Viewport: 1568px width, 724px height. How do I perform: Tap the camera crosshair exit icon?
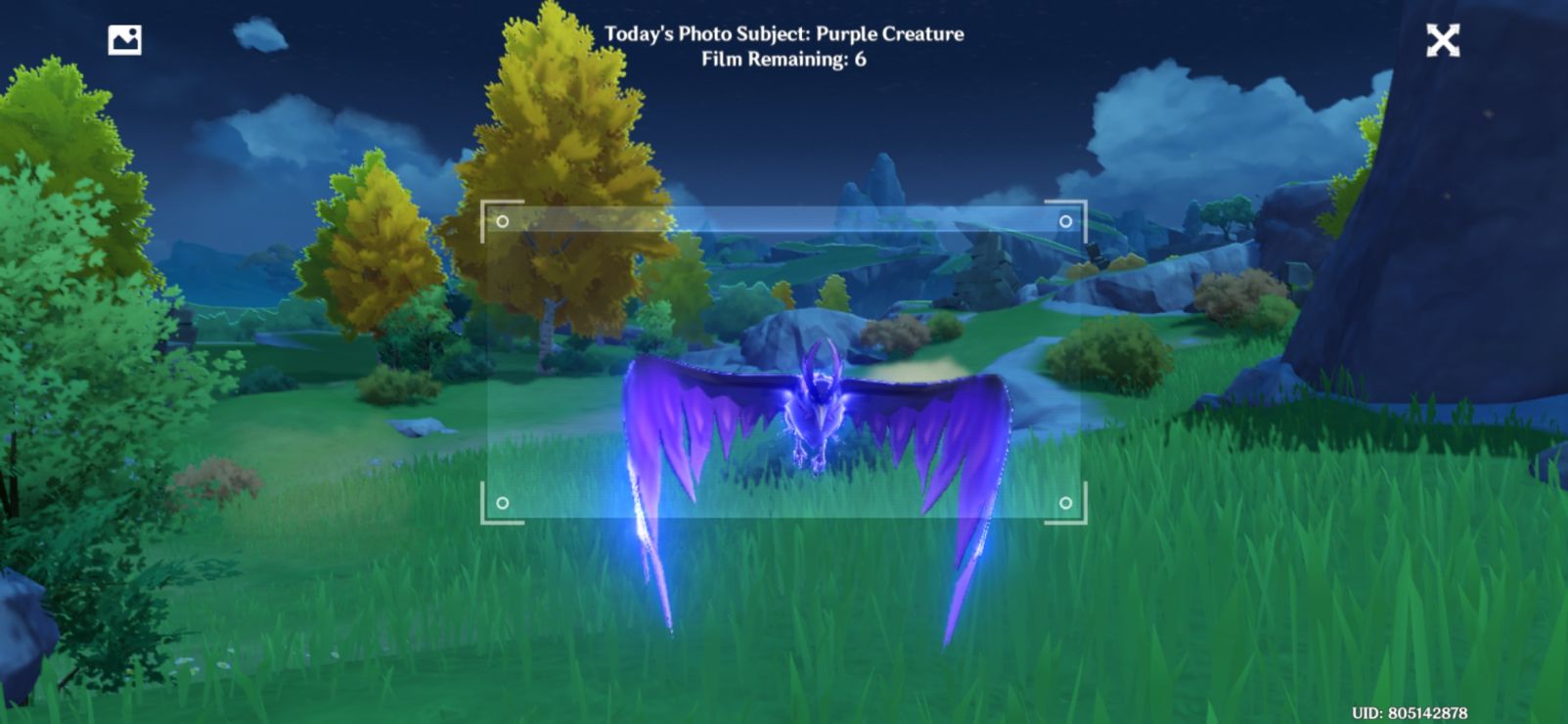(x=1441, y=41)
